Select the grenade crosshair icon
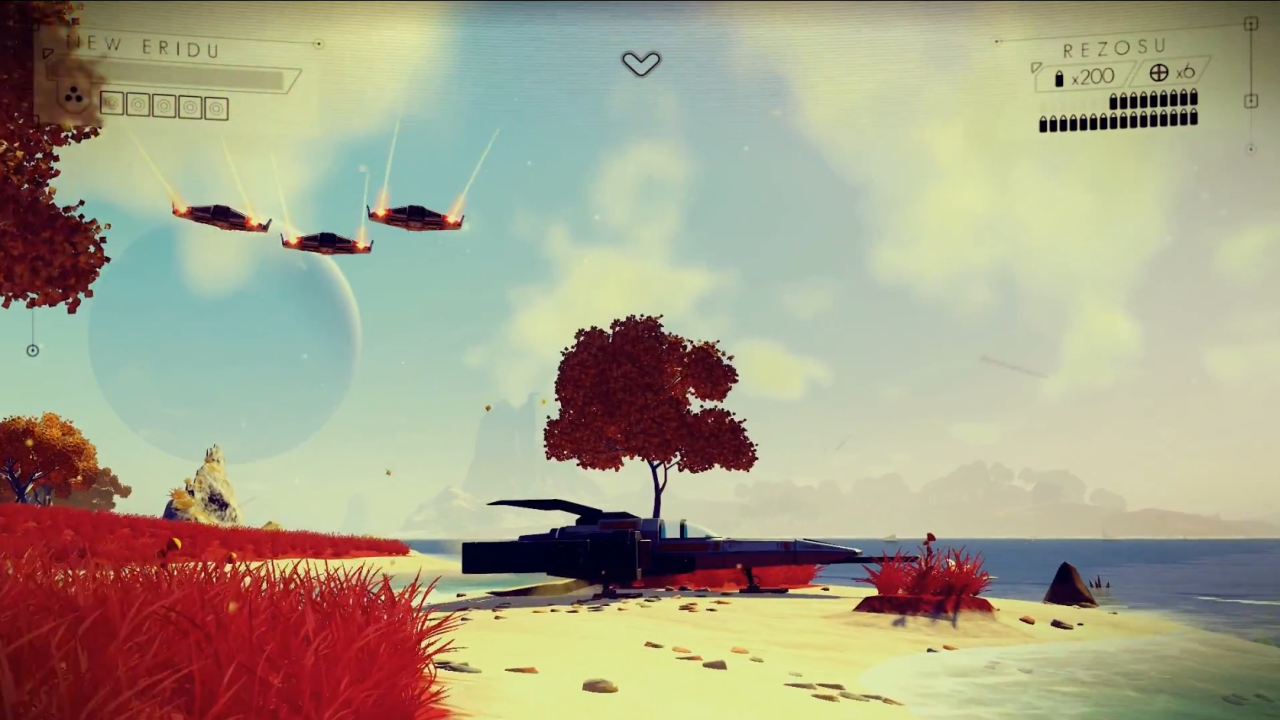Screen dimensions: 1280x720 (1159, 73)
